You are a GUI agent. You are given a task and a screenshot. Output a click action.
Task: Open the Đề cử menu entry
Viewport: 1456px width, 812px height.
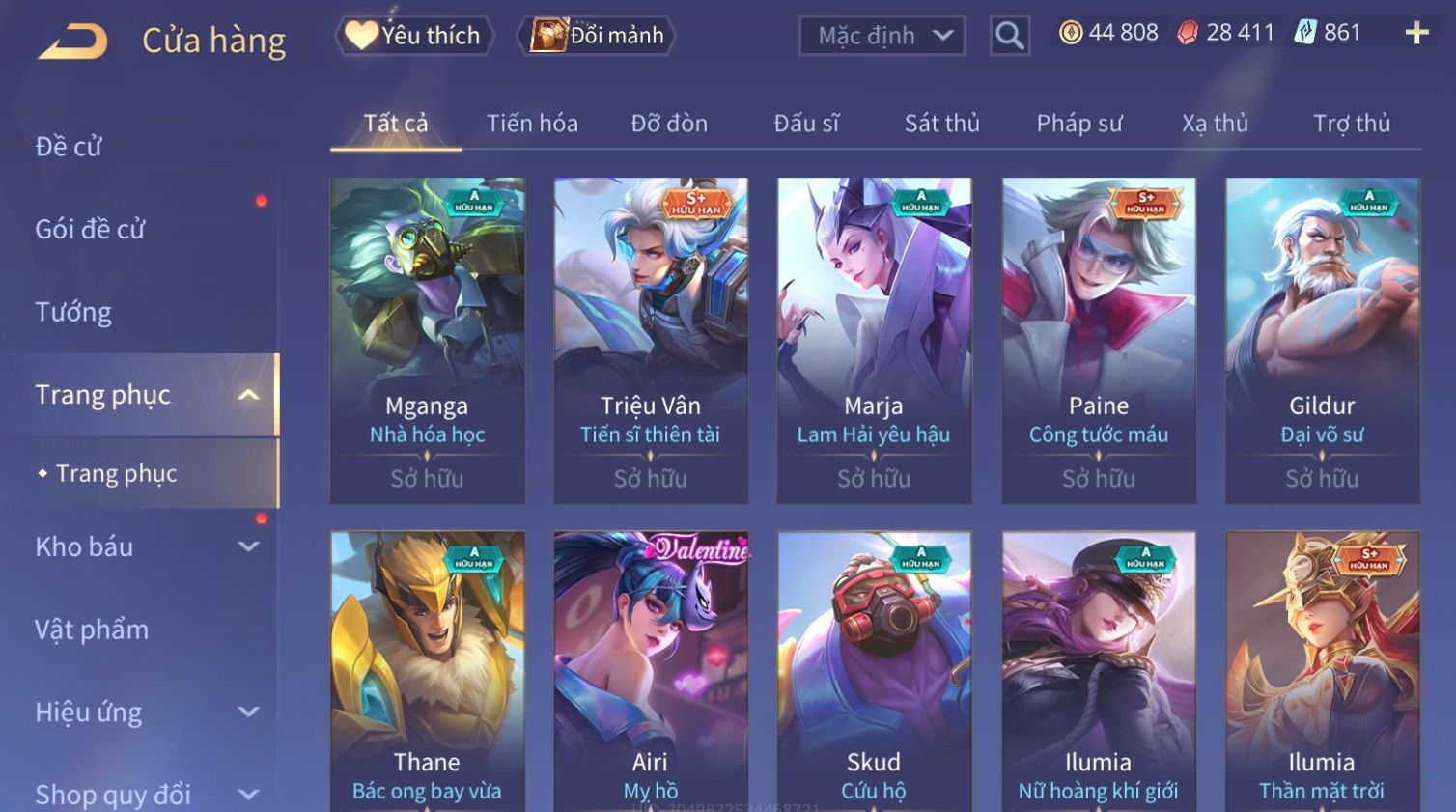(69, 147)
